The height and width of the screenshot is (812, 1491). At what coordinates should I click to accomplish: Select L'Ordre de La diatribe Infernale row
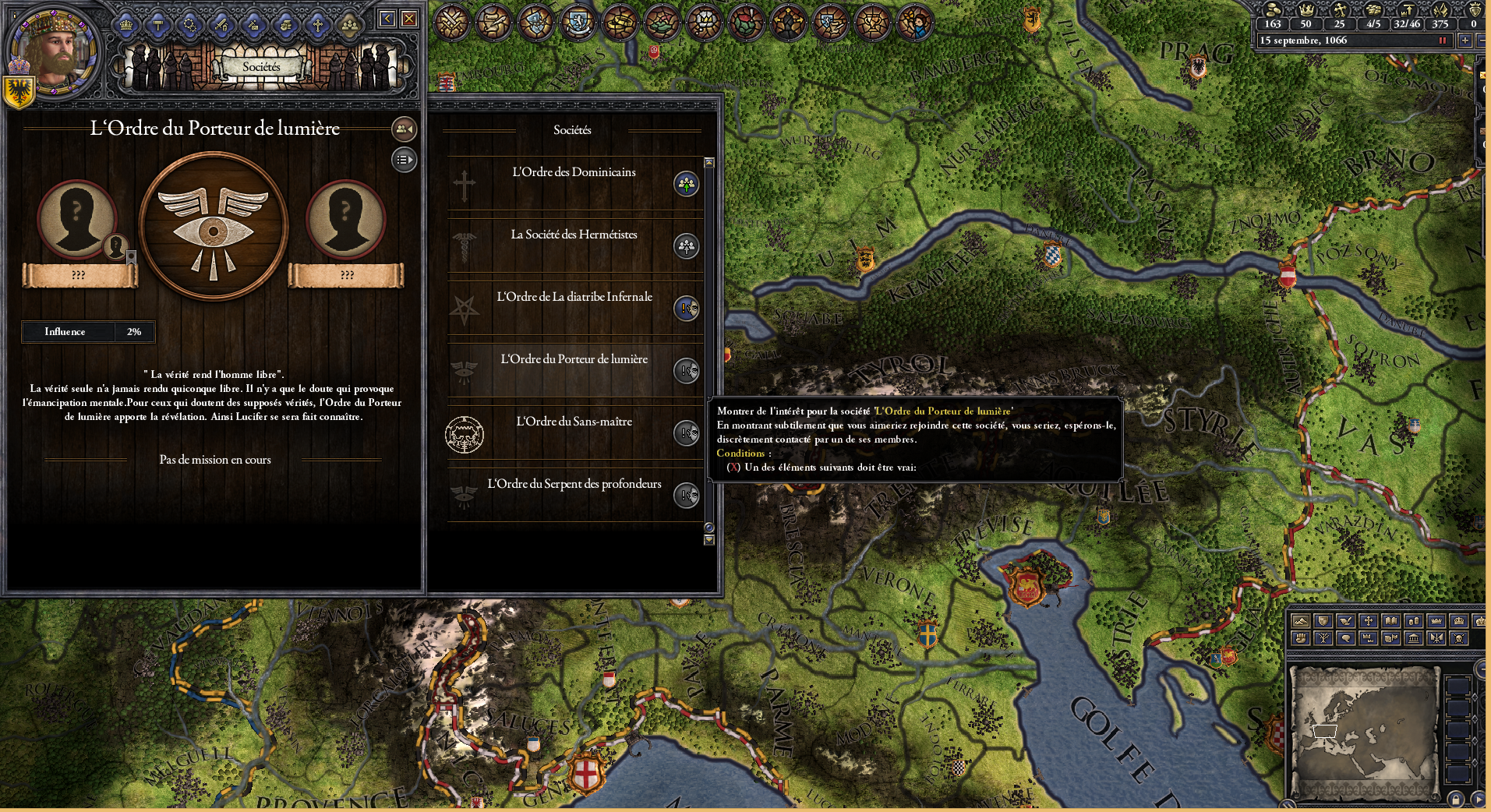tap(574, 297)
